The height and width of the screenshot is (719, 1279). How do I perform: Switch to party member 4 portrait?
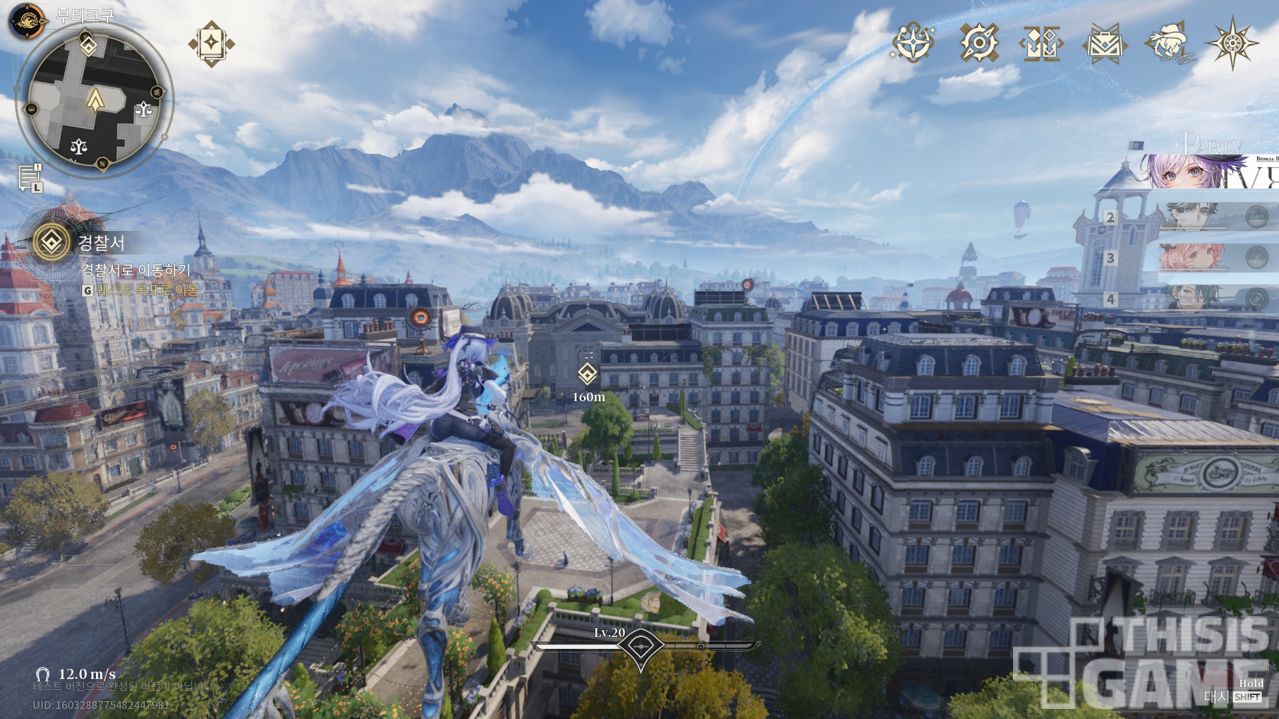click(1190, 297)
